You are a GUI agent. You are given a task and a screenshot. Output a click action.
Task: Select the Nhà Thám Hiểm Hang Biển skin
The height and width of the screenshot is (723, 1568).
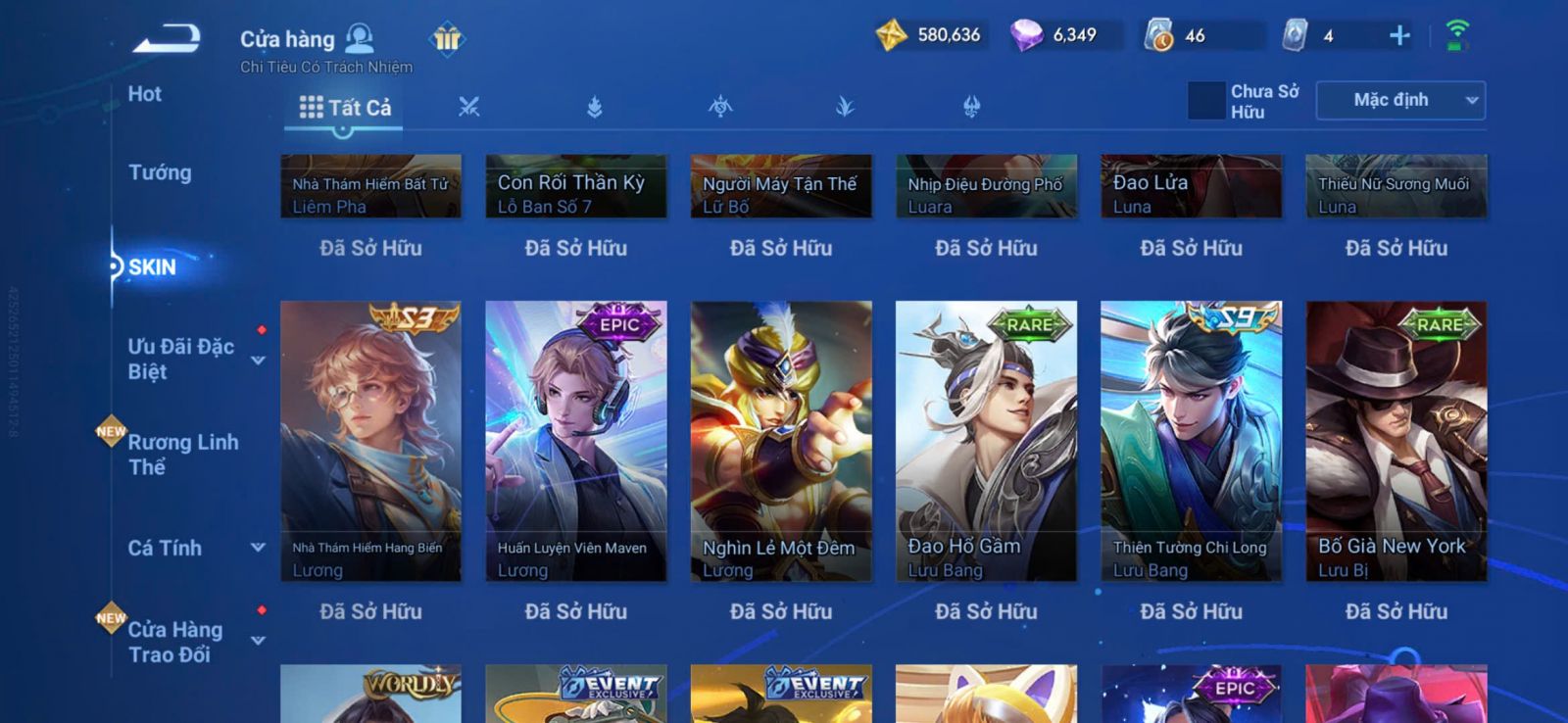(x=370, y=441)
